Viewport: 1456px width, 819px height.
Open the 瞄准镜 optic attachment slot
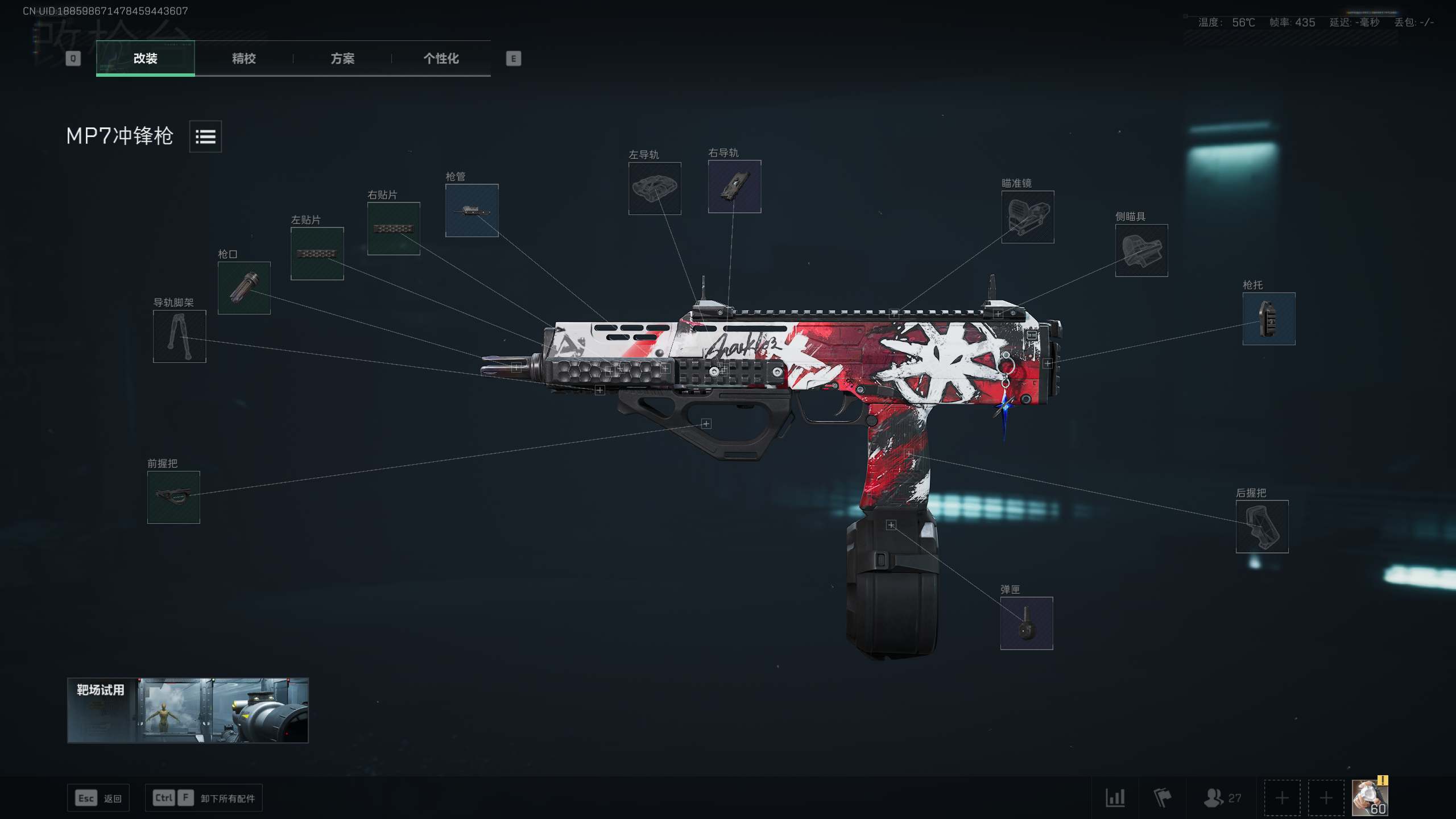1027,218
